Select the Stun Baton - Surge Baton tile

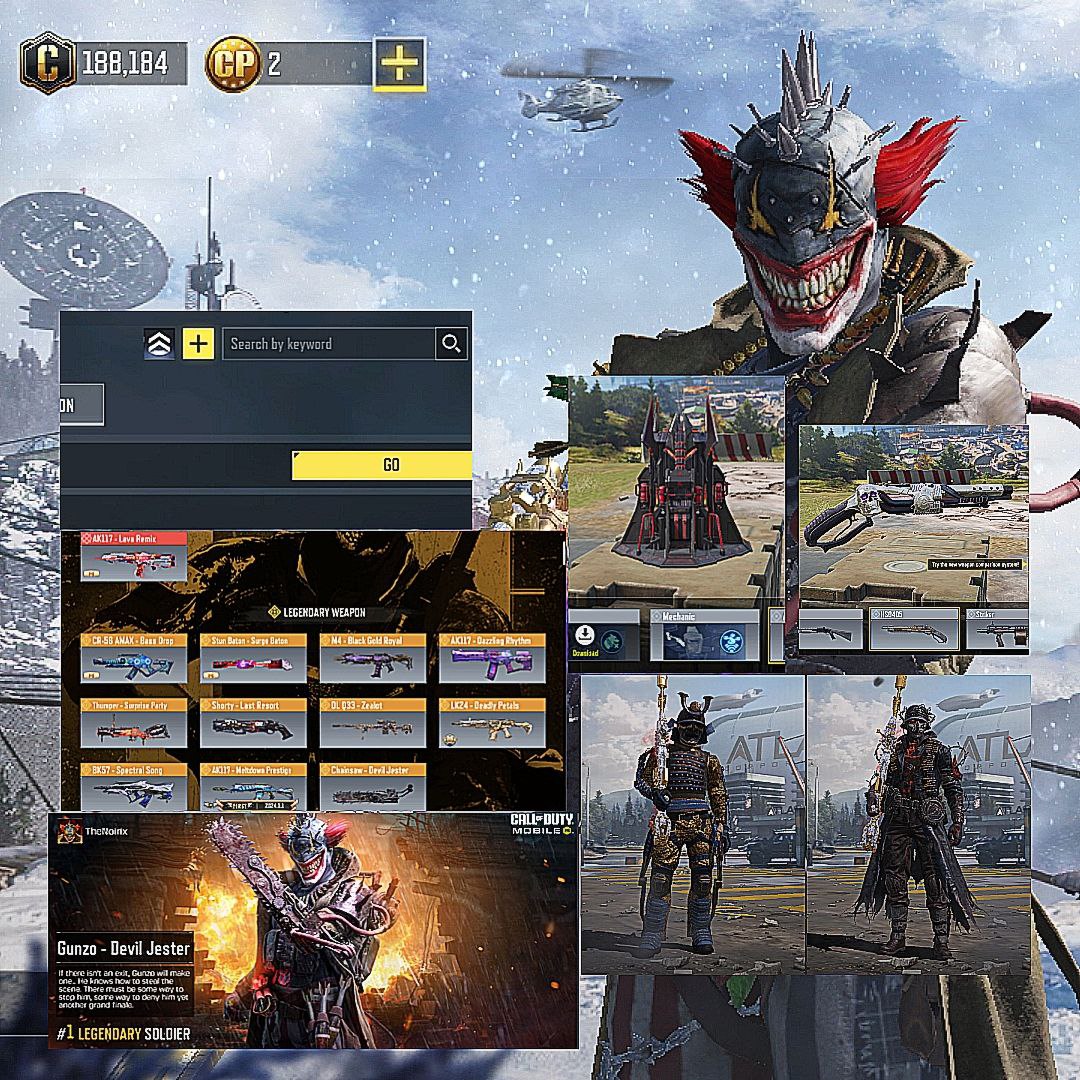pyautogui.click(x=253, y=661)
